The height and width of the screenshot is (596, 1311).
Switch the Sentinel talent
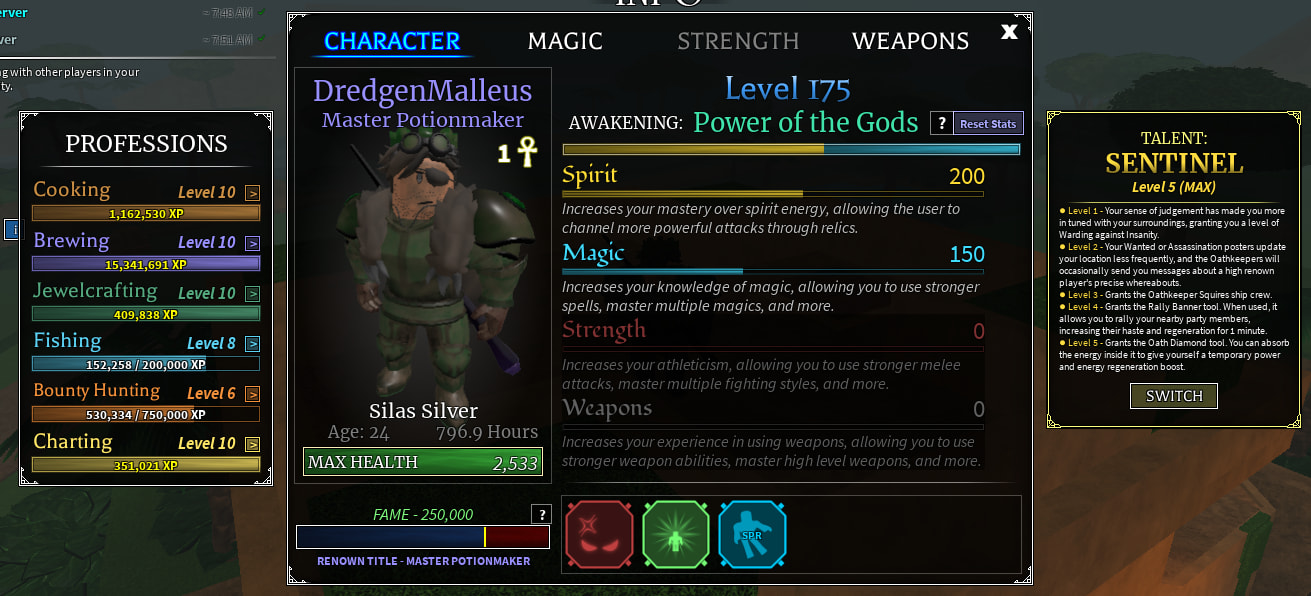1174,395
